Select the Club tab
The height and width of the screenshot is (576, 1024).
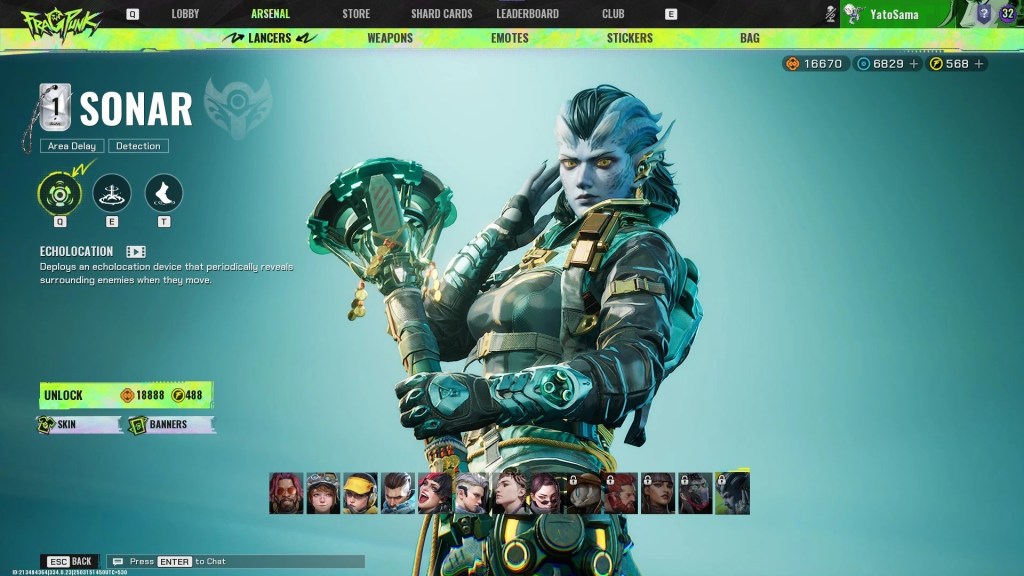point(613,14)
